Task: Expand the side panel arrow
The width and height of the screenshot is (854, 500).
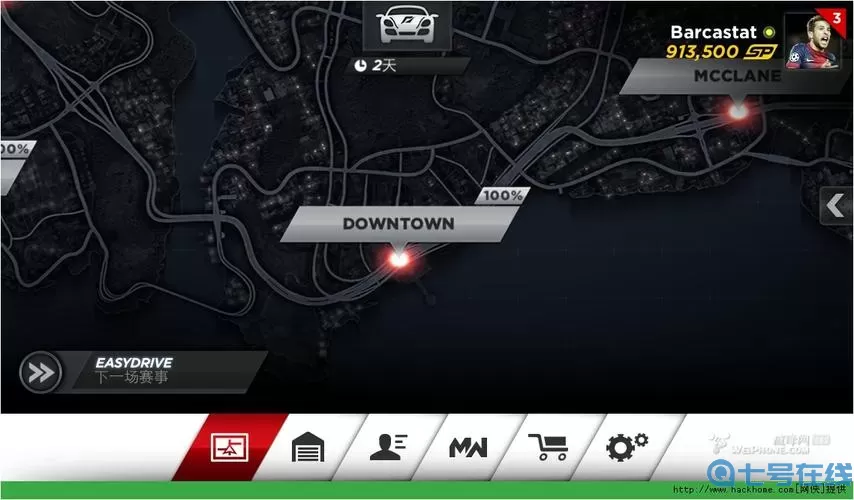Action: pyautogui.click(x=835, y=207)
